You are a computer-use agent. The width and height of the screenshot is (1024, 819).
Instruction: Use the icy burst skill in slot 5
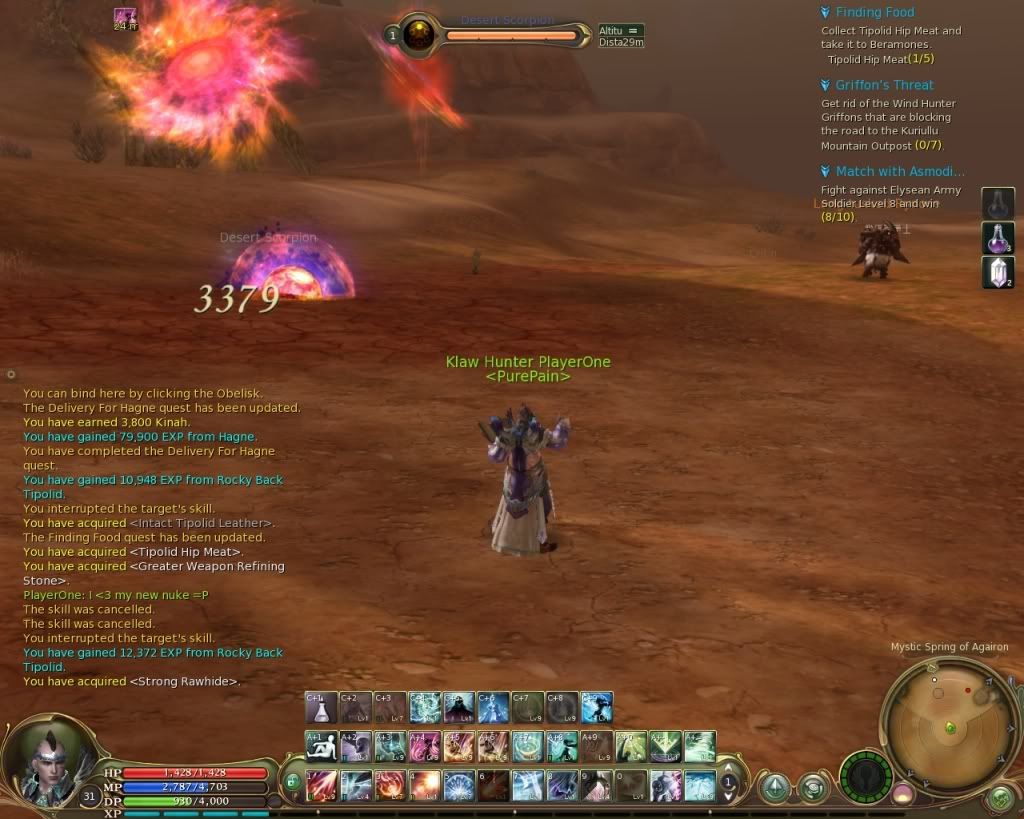pos(459,785)
